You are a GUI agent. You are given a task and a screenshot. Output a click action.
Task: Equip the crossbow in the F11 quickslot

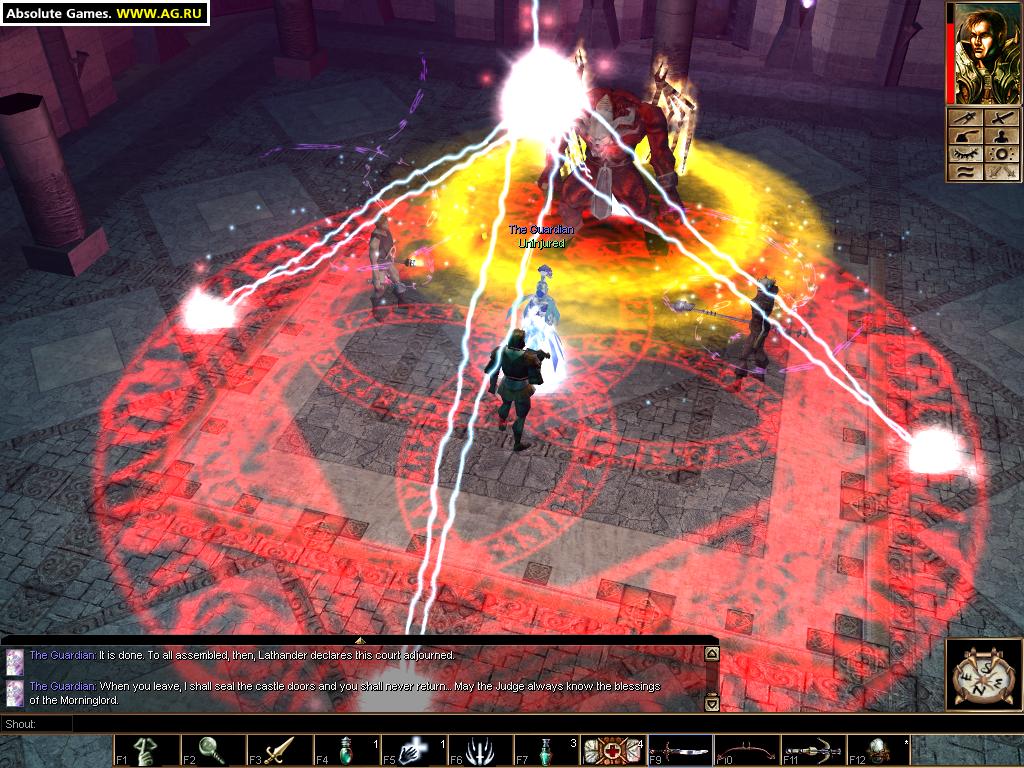[x=813, y=751]
